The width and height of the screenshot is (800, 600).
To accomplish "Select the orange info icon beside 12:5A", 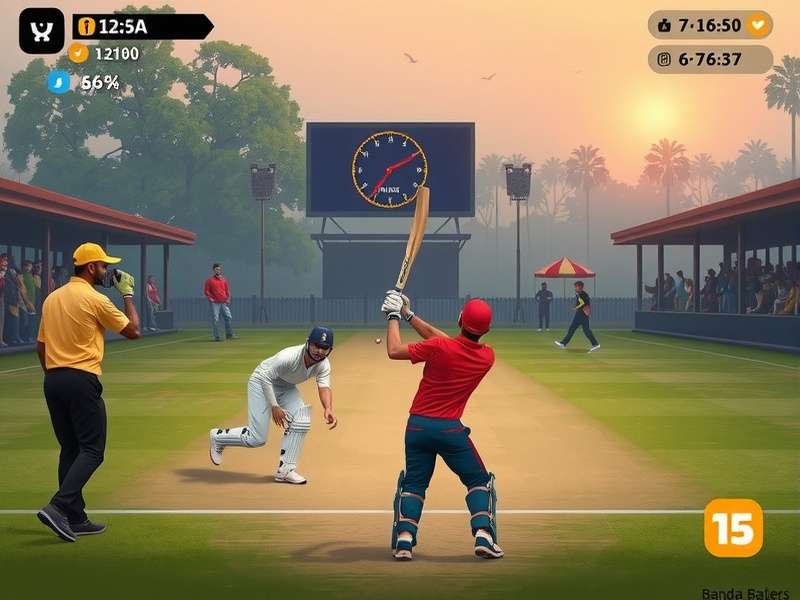I will click(x=87, y=27).
